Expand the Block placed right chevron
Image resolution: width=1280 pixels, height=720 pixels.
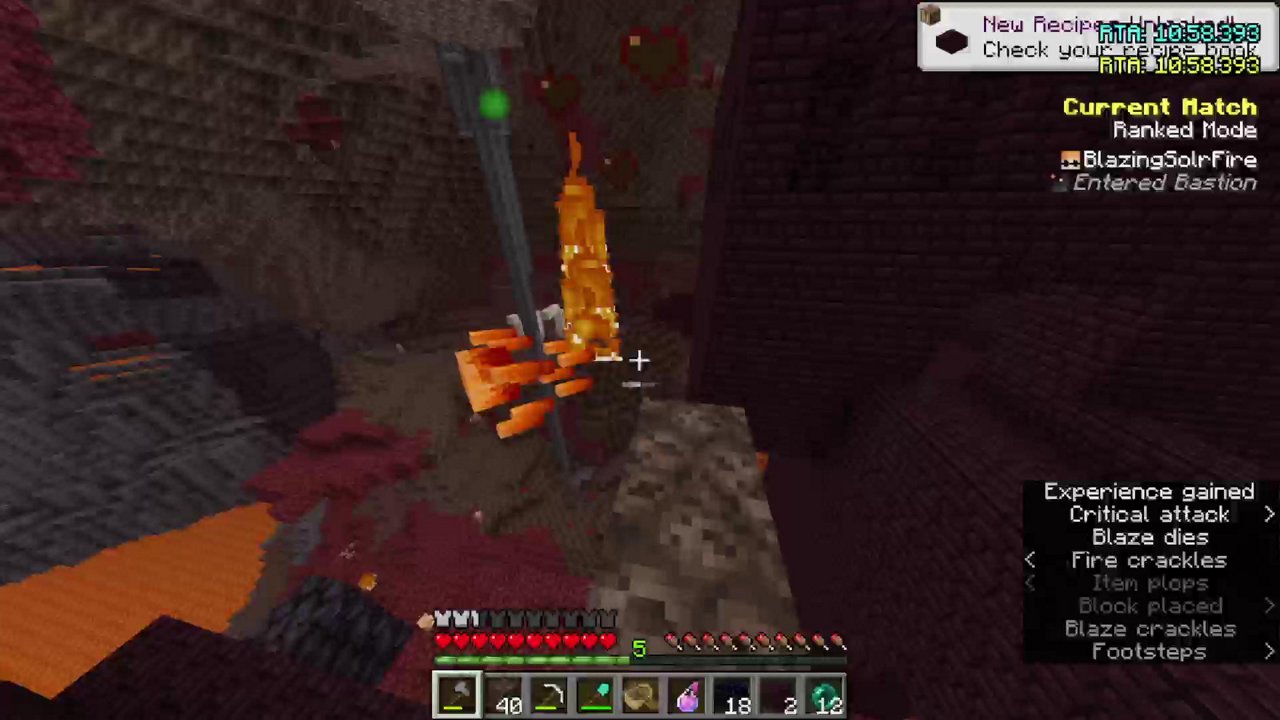(x=1268, y=605)
